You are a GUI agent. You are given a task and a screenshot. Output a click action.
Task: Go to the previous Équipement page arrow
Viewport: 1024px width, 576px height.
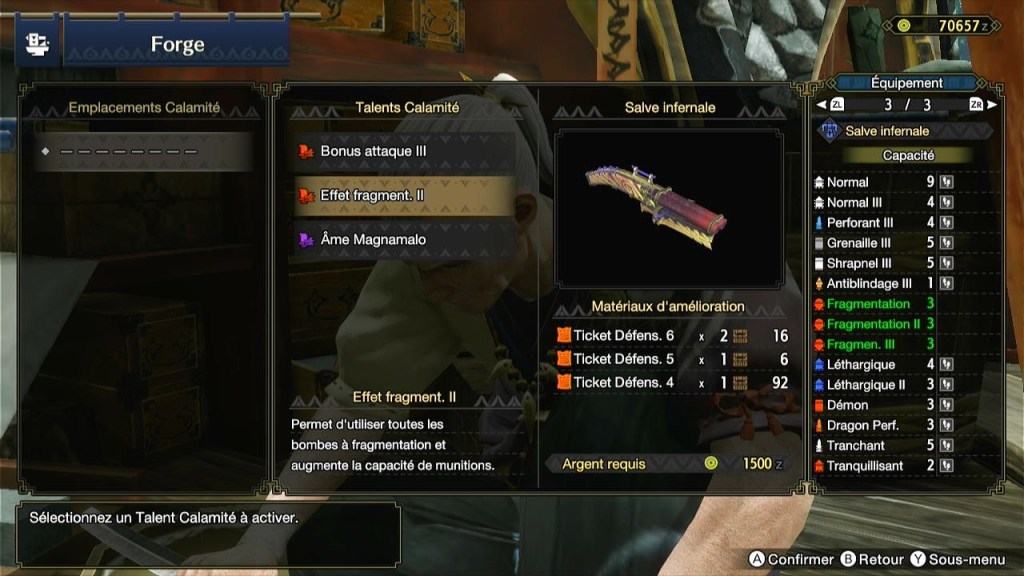(822, 105)
